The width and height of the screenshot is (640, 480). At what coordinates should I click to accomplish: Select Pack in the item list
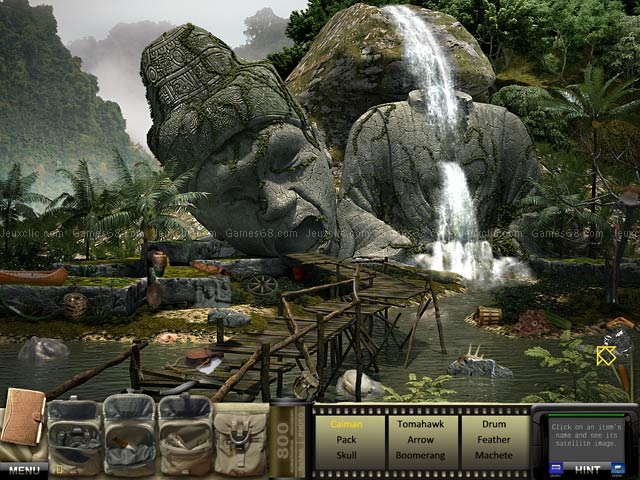(x=346, y=439)
